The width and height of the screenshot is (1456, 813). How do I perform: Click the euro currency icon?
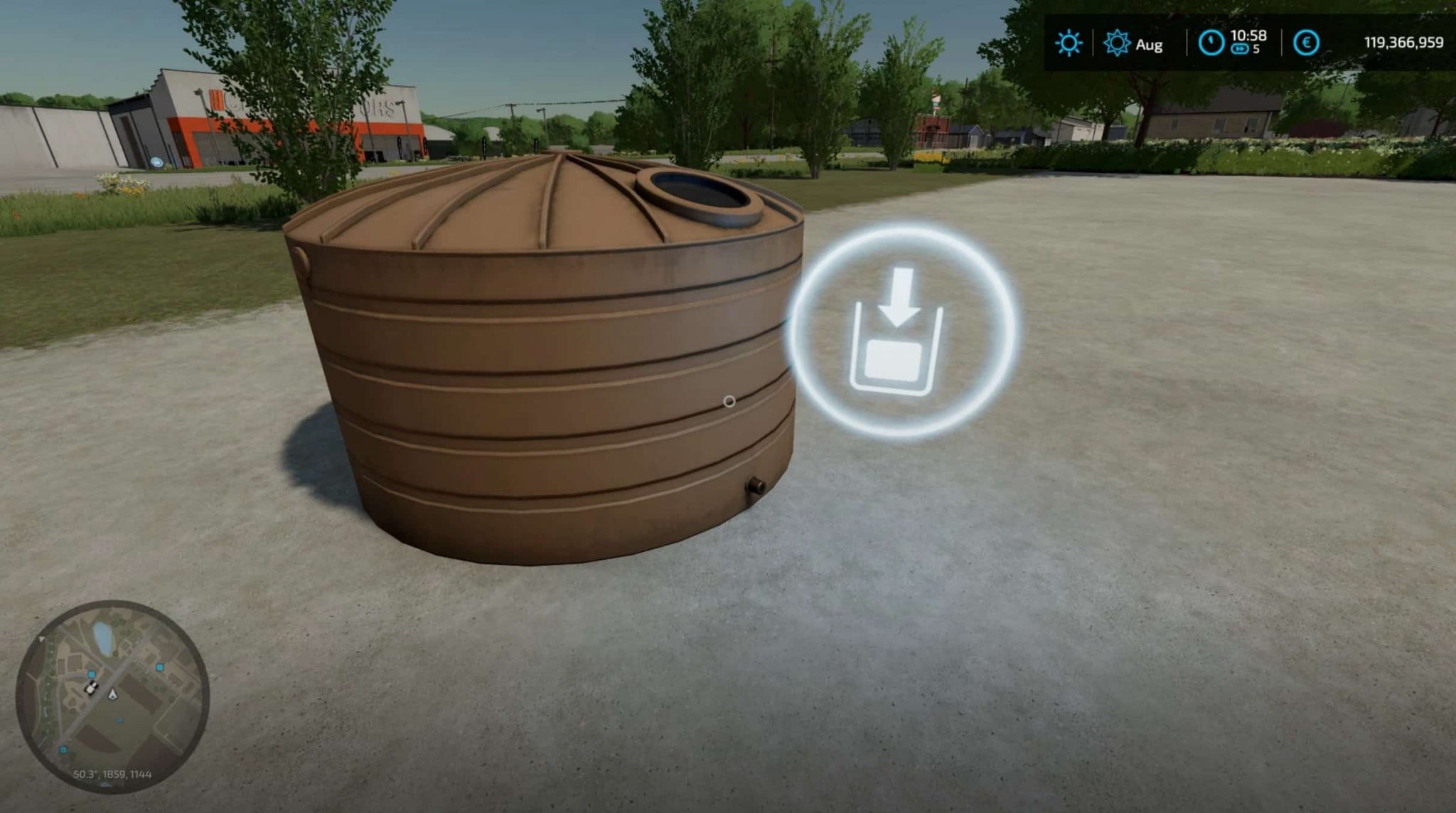[x=1306, y=42]
